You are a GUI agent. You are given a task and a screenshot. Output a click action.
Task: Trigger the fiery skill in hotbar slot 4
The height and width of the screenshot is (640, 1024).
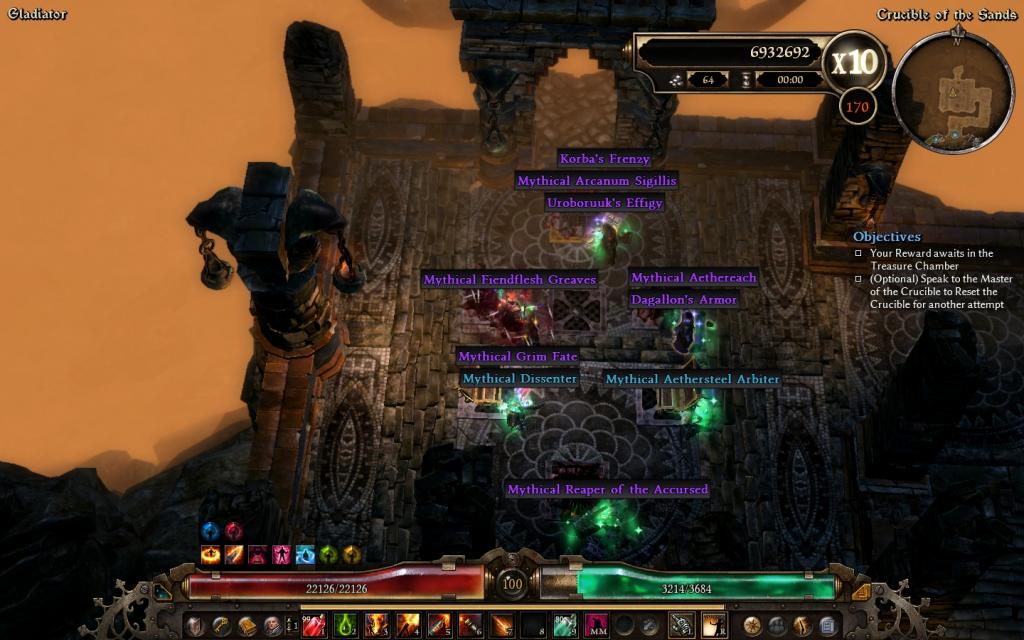tap(408, 626)
